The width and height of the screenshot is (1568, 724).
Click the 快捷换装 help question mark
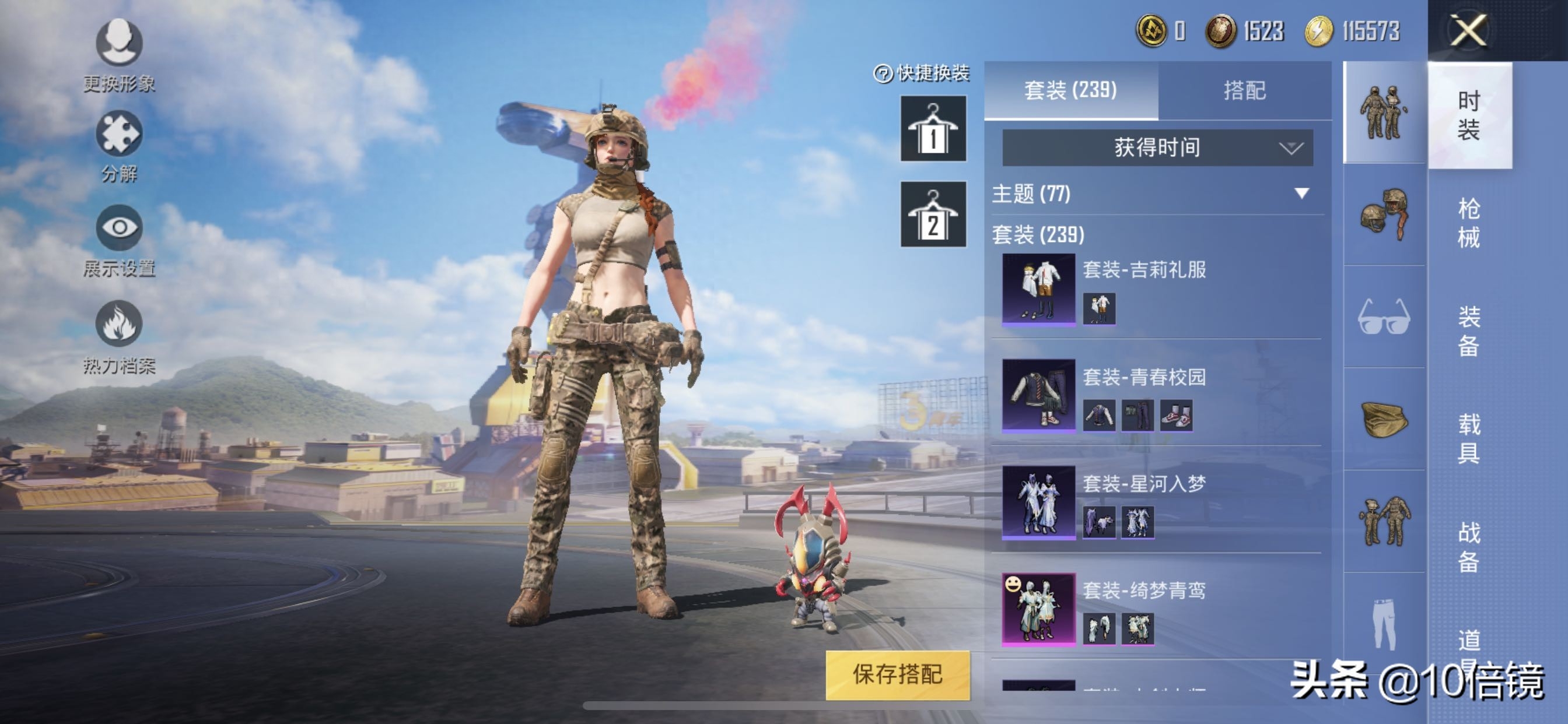(x=882, y=74)
